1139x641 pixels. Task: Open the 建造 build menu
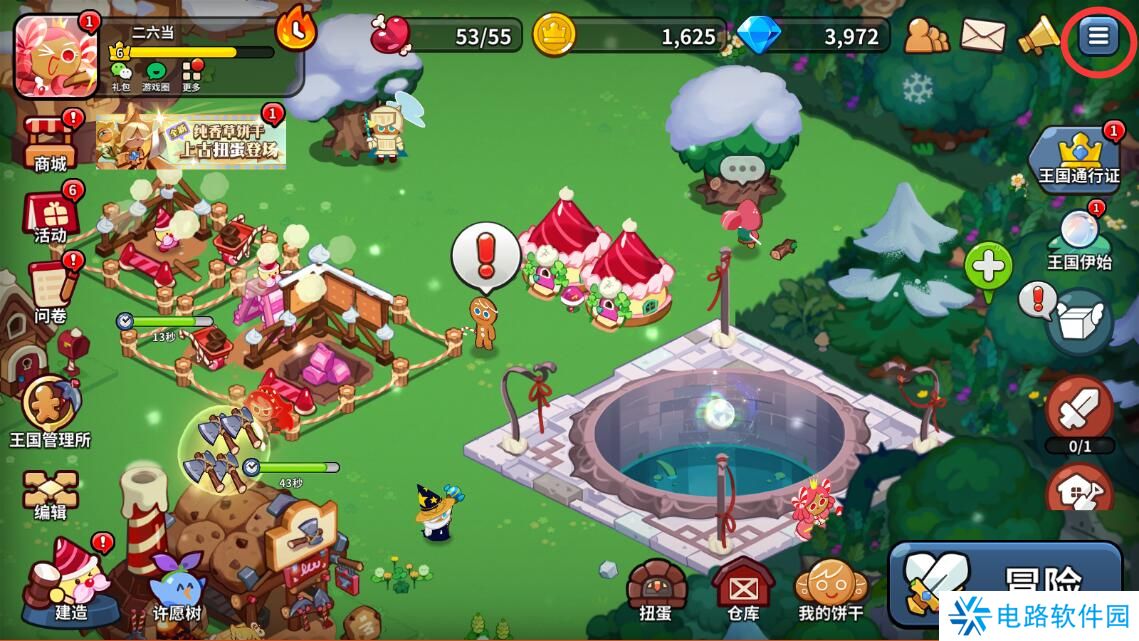(x=70, y=578)
